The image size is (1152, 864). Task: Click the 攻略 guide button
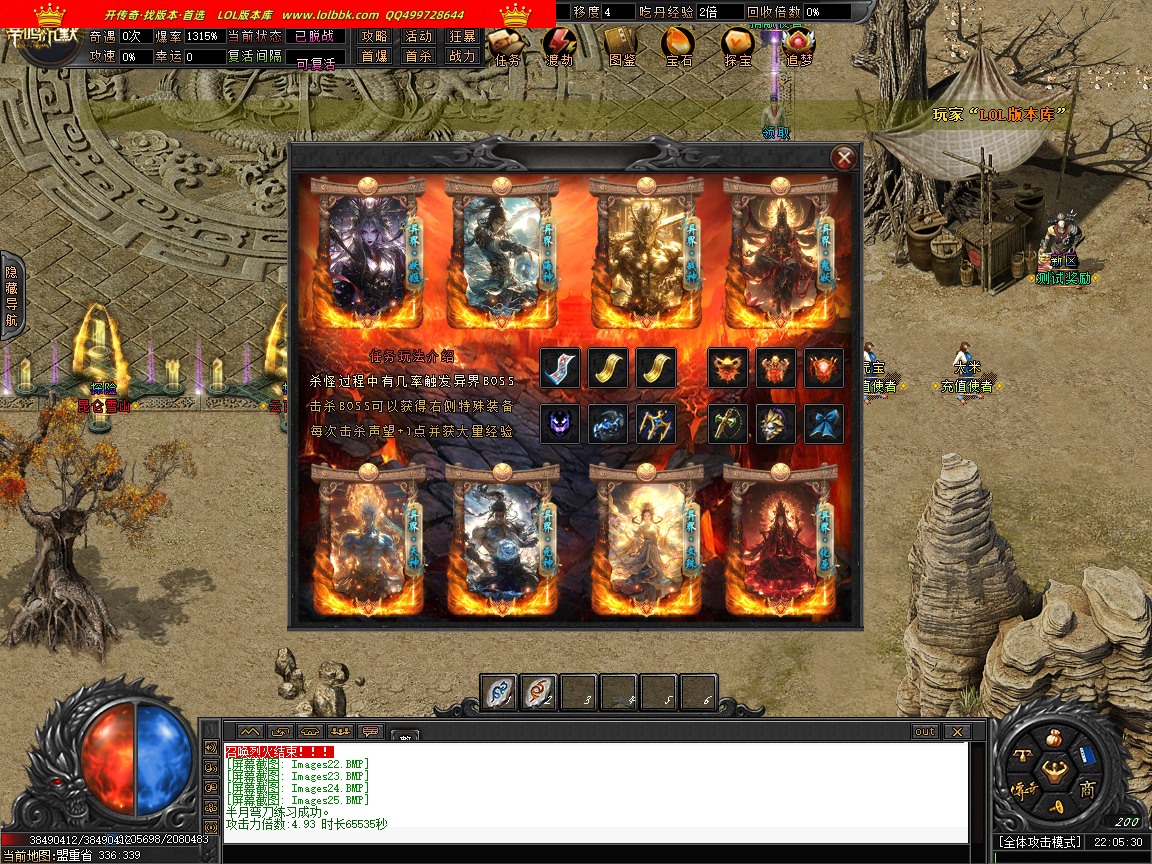click(375, 36)
